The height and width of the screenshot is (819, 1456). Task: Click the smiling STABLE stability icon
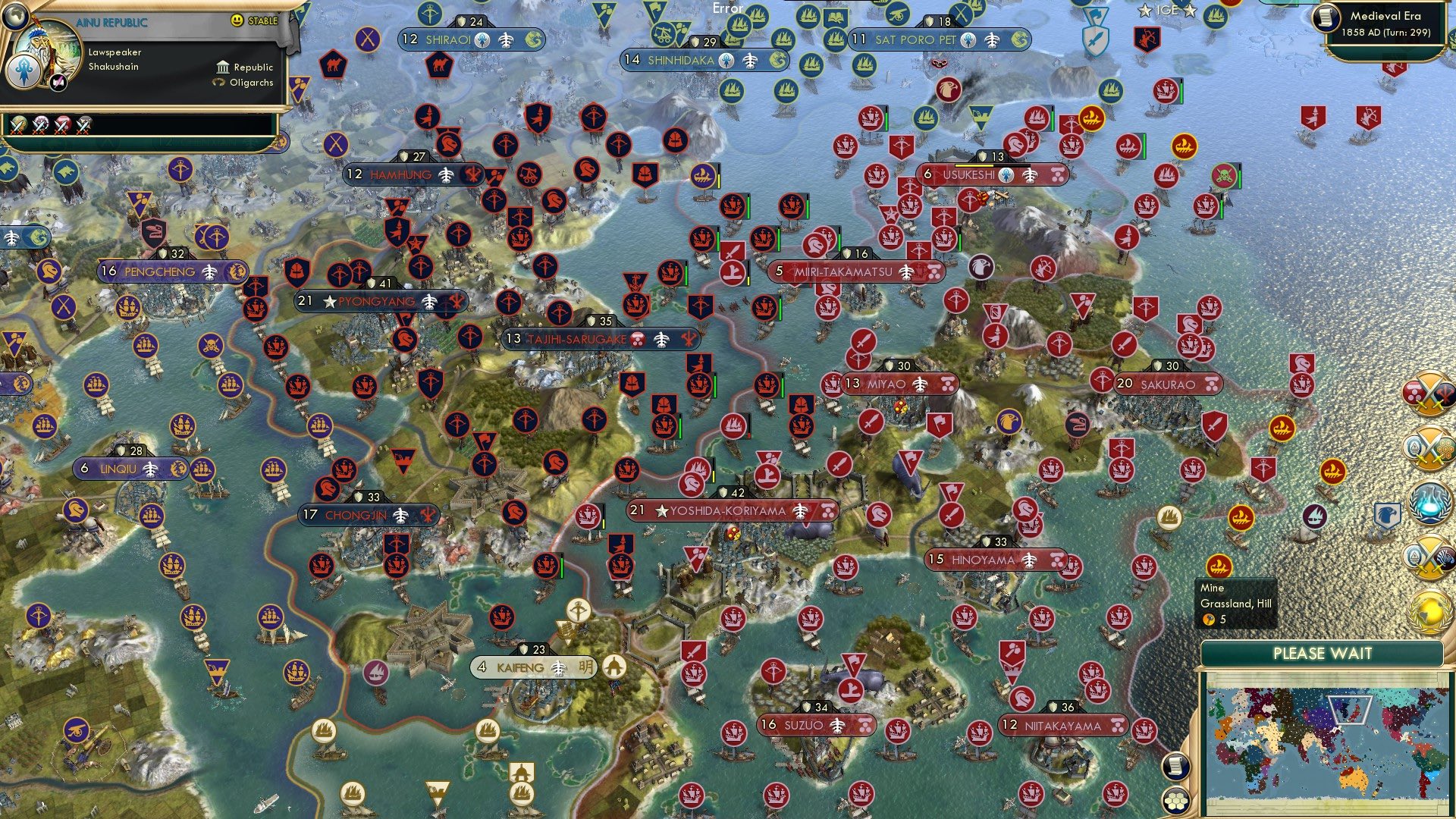(x=236, y=20)
